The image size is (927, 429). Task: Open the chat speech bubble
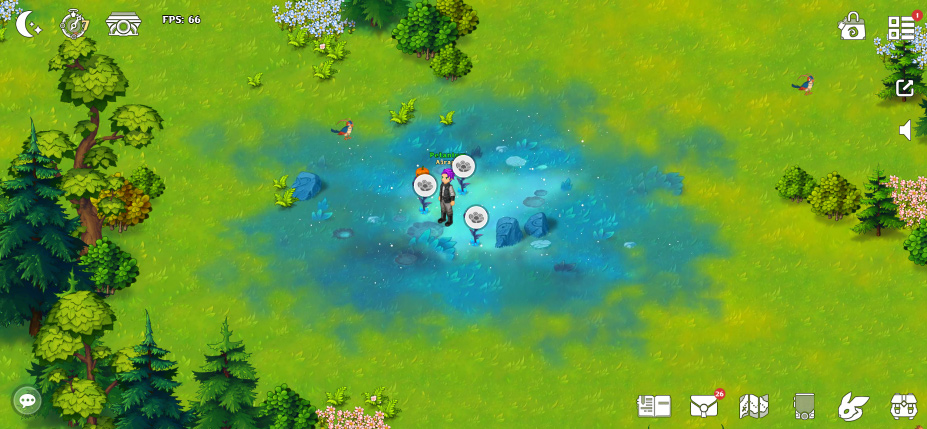(27, 401)
